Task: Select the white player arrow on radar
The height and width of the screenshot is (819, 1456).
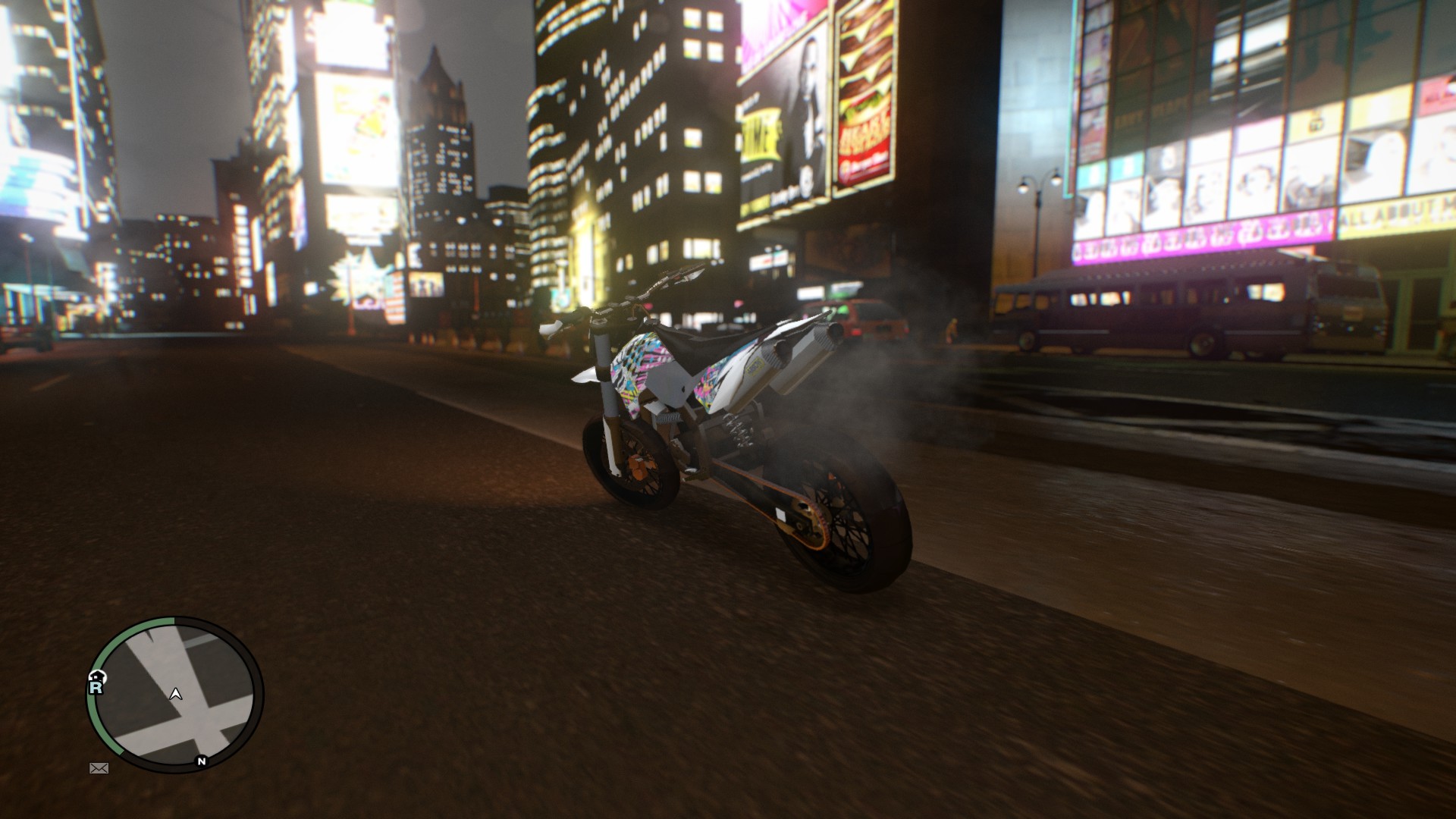Action: coord(176,694)
